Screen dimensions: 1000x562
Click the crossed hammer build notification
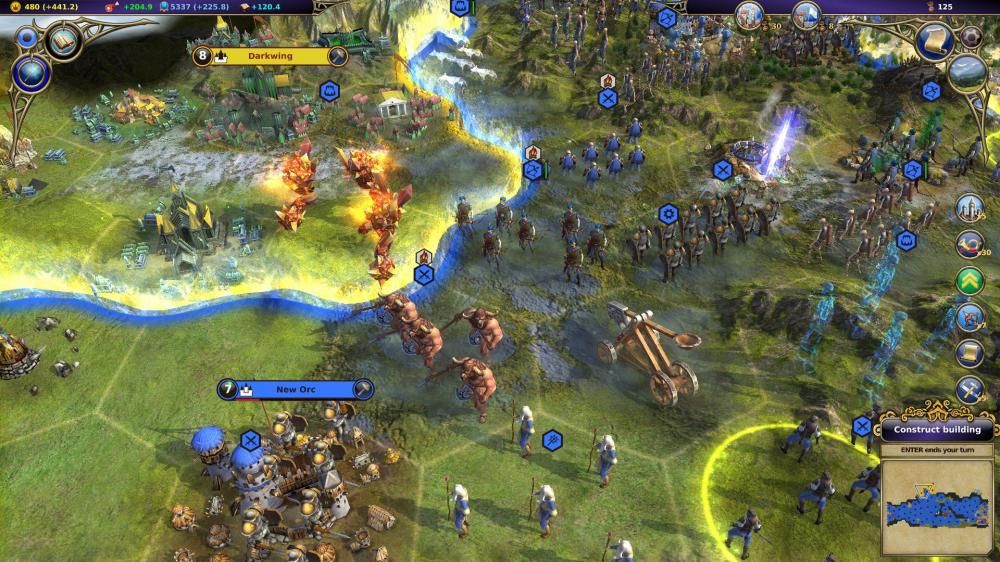(x=969, y=389)
